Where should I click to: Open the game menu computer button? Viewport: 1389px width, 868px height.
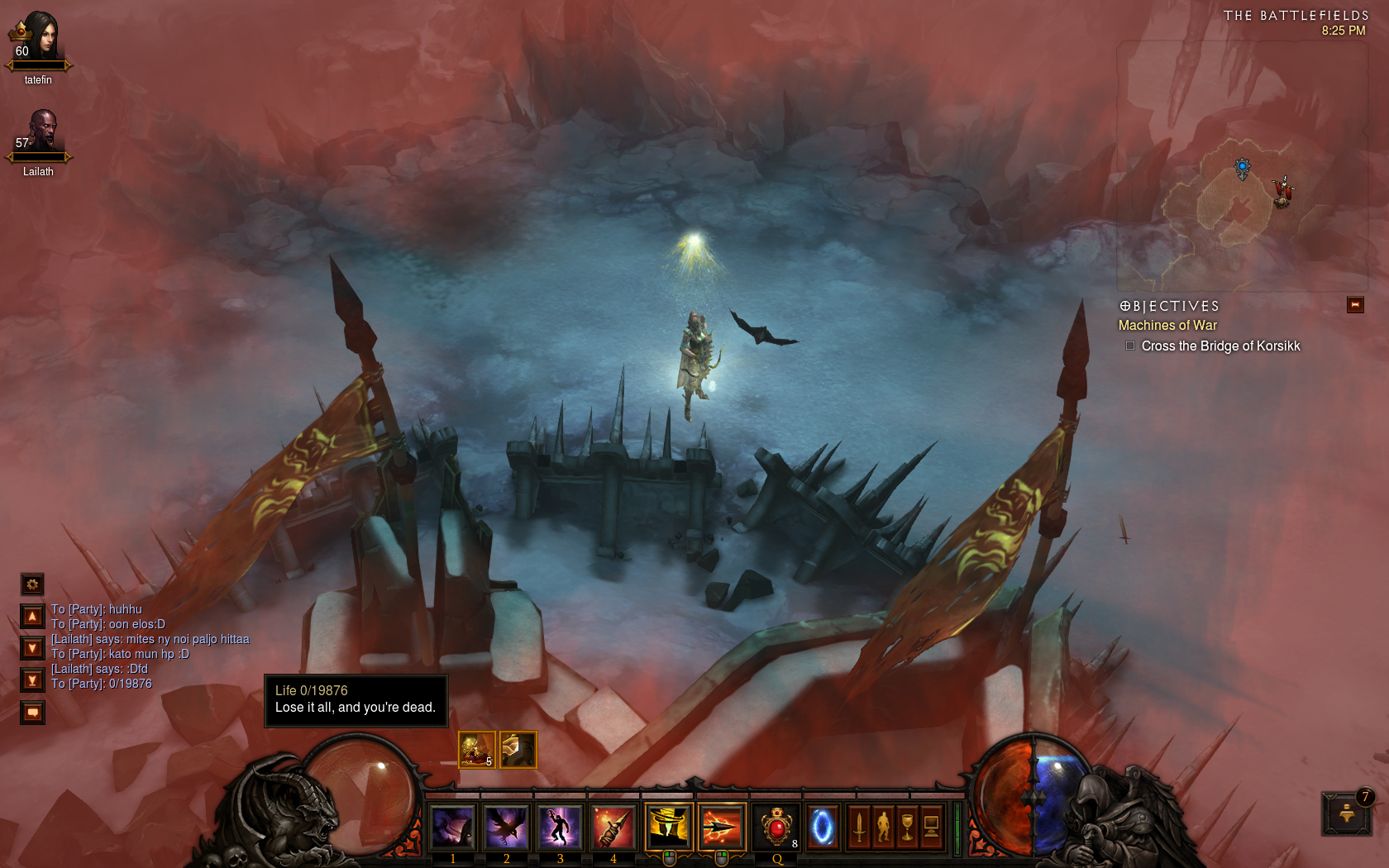click(x=931, y=827)
